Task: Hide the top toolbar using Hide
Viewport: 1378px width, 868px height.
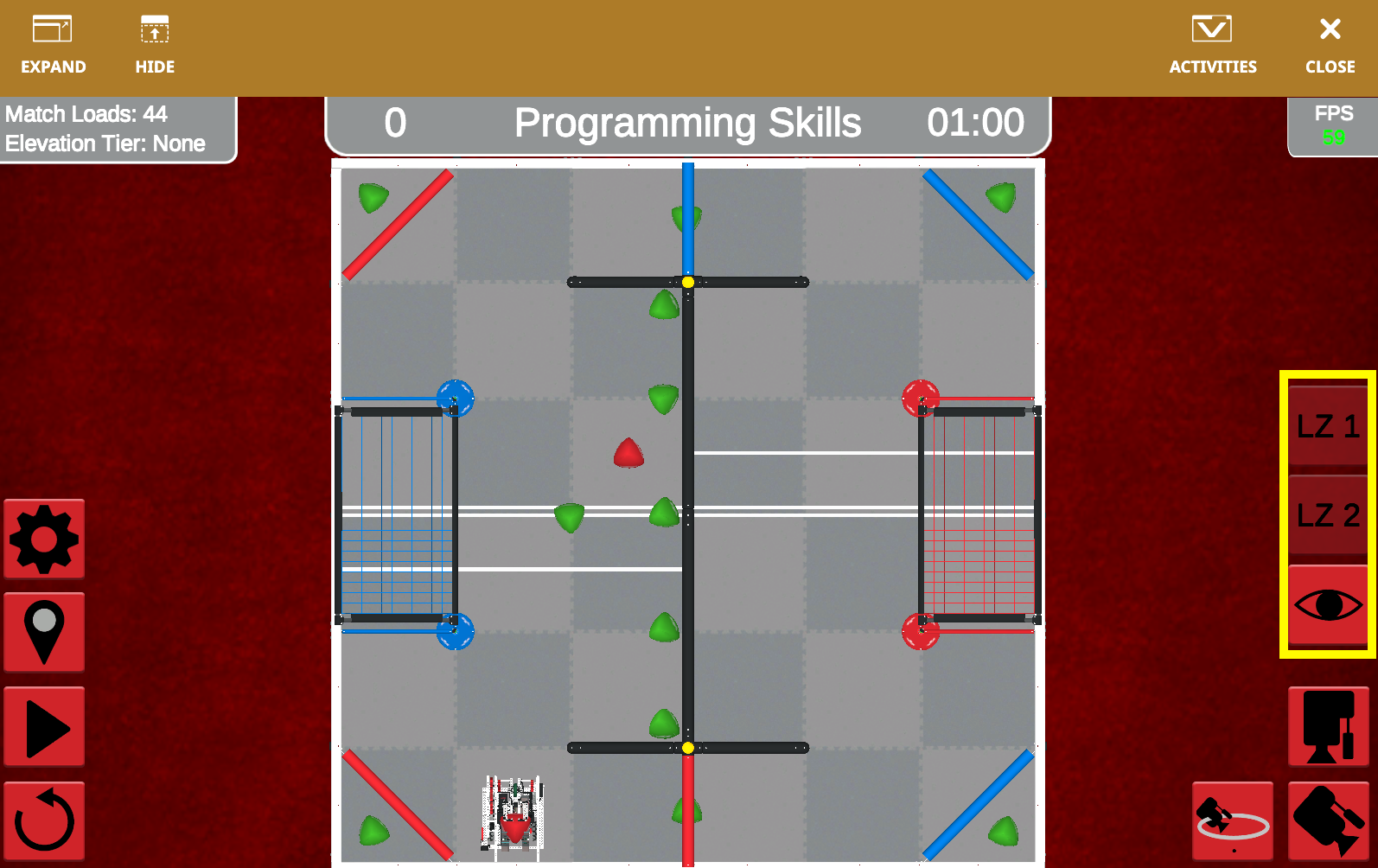Action: (154, 43)
